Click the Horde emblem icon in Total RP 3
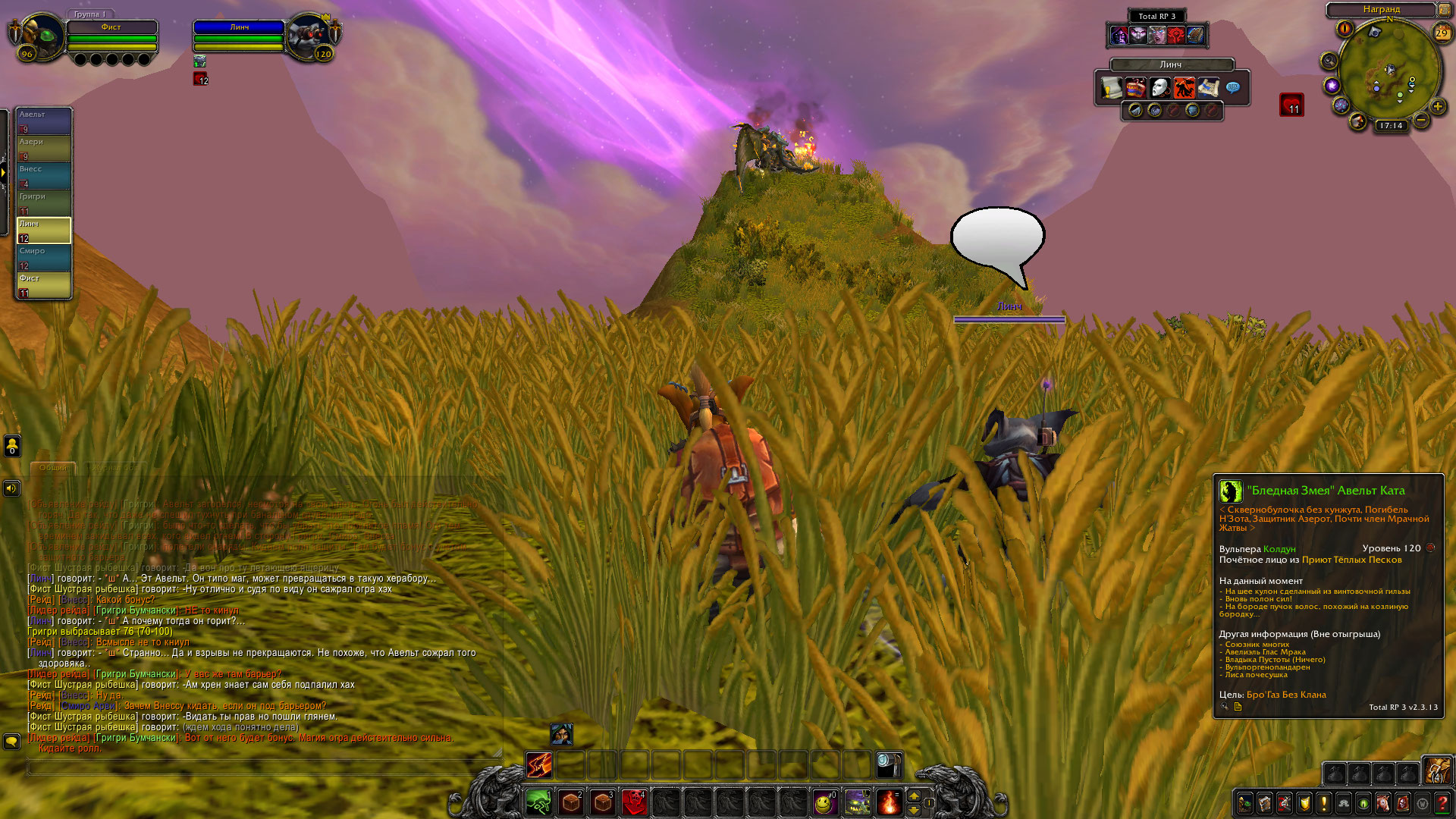Image resolution: width=1456 pixels, height=819 pixels. (1175, 35)
